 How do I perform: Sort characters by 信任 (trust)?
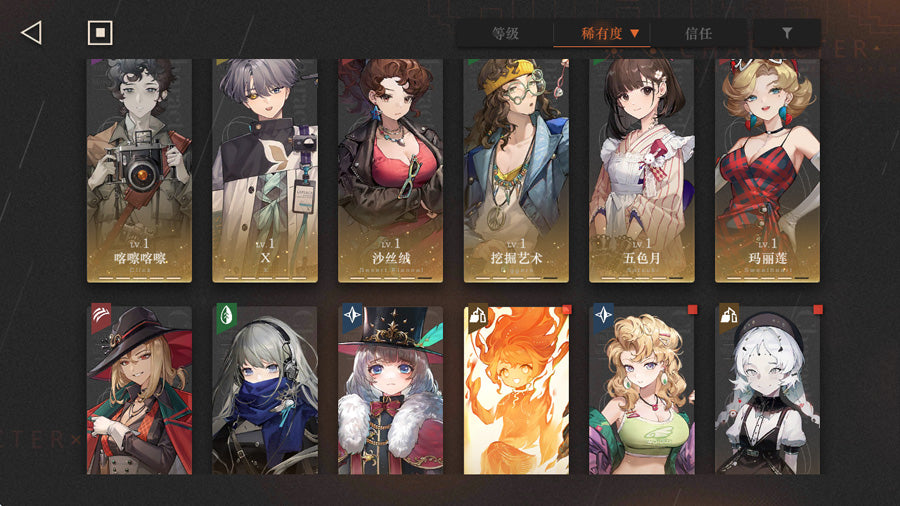[698, 33]
